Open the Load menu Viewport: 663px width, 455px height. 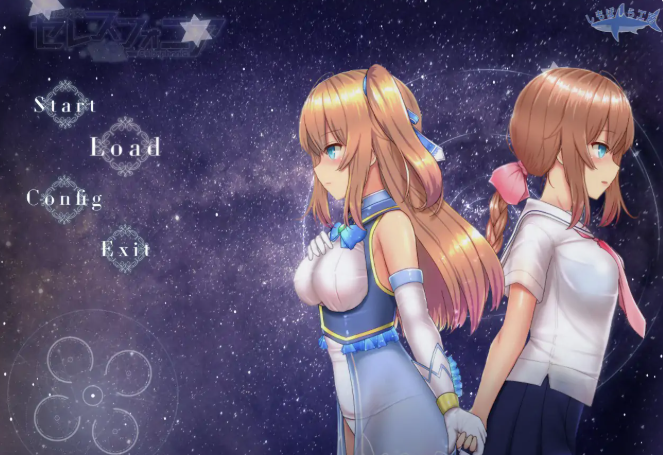point(126,147)
